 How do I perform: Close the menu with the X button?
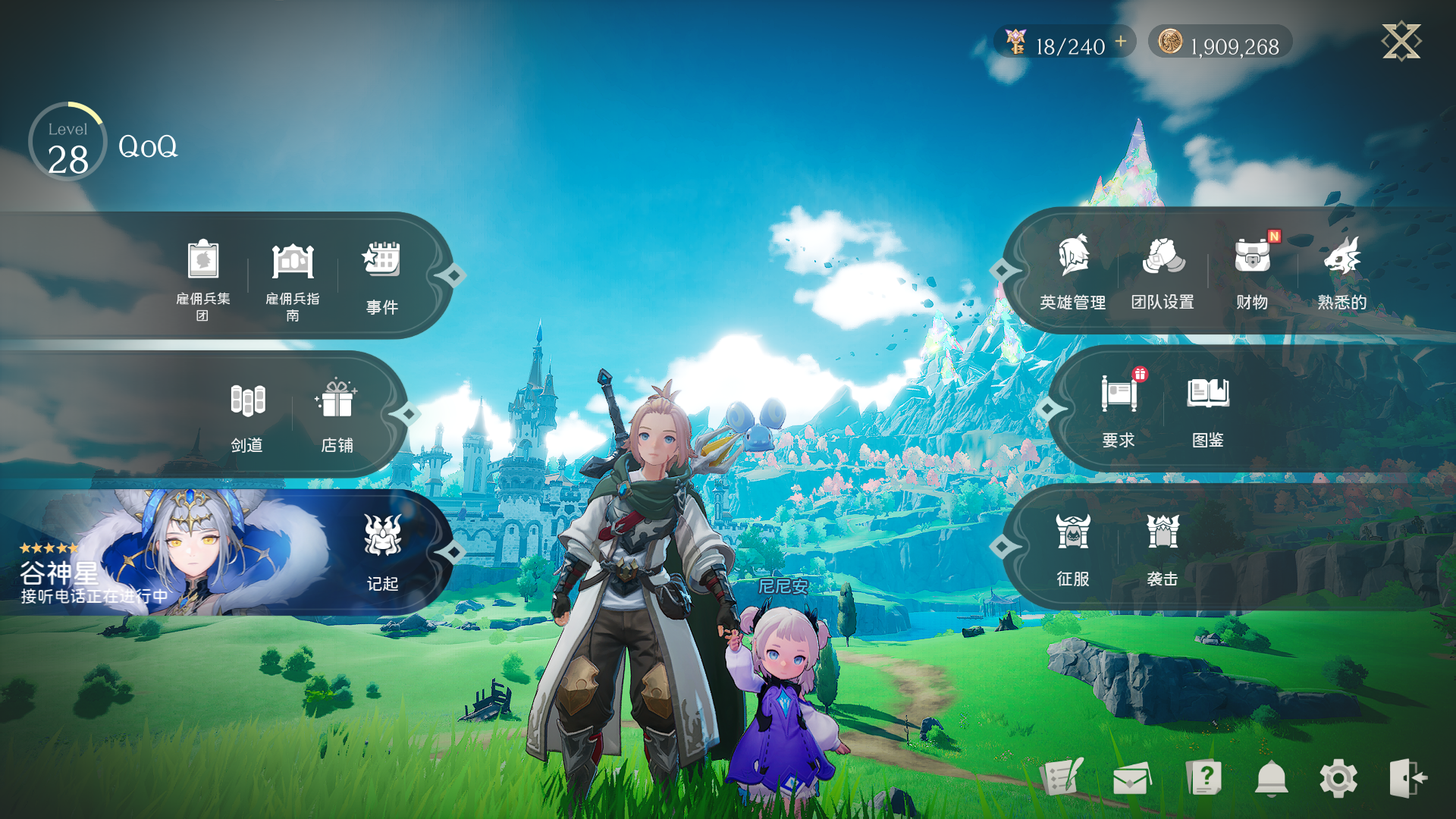(x=1401, y=41)
